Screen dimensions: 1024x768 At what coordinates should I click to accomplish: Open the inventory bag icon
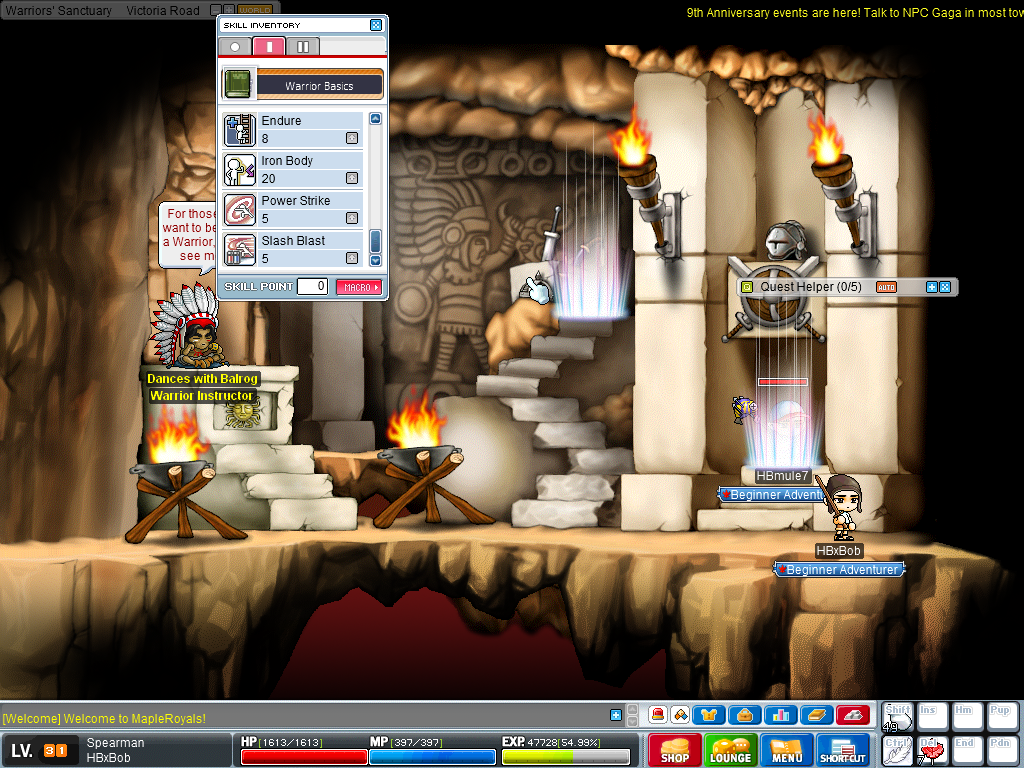pyautogui.click(x=745, y=714)
